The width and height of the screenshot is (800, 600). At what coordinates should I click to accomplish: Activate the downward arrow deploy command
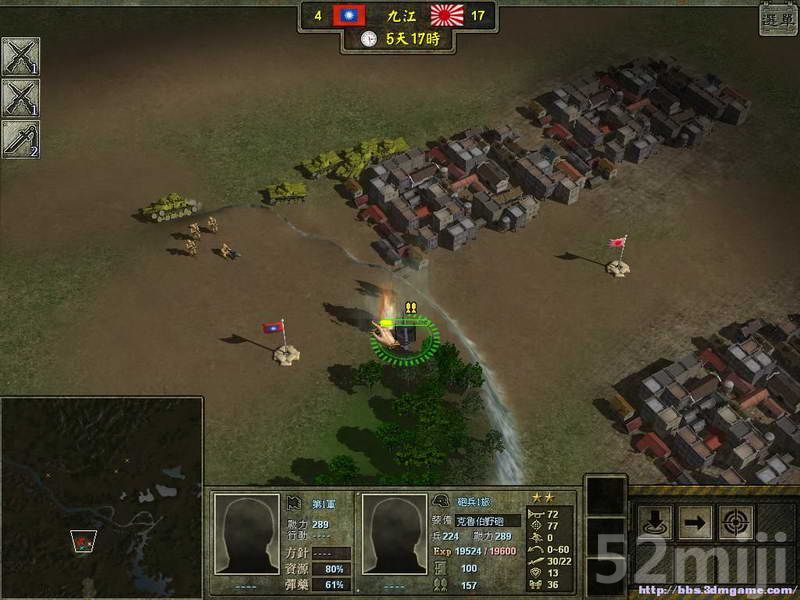[x=655, y=522]
